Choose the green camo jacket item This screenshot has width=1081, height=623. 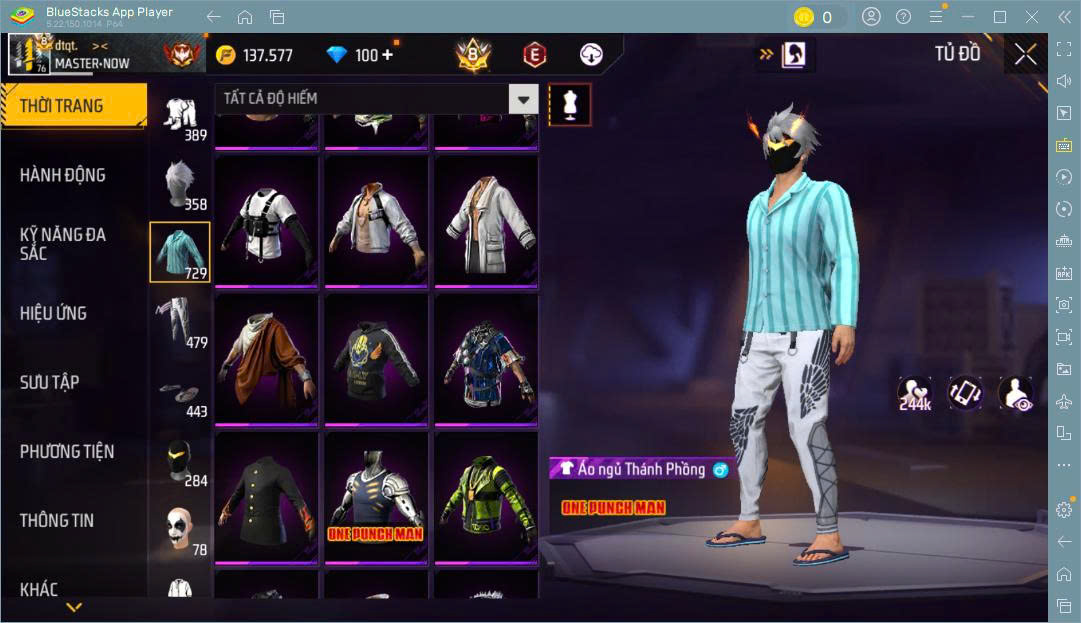pos(486,498)
